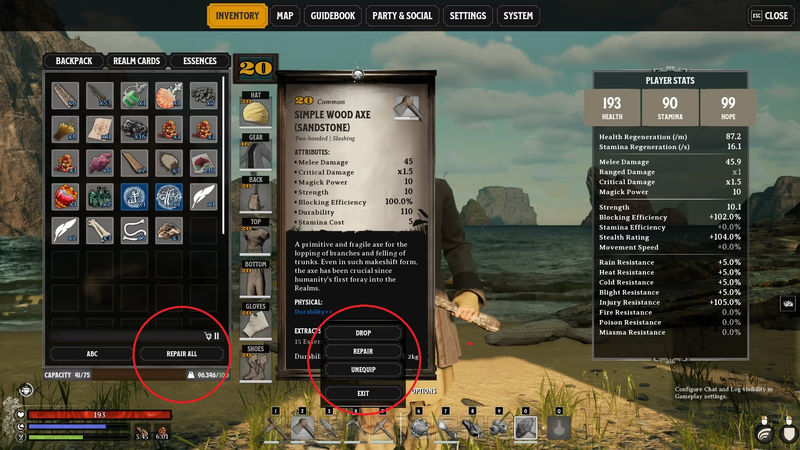Repair the Simple Wood Axe
Viewport: 800px width, 450px height.
(x=363, y=352)
